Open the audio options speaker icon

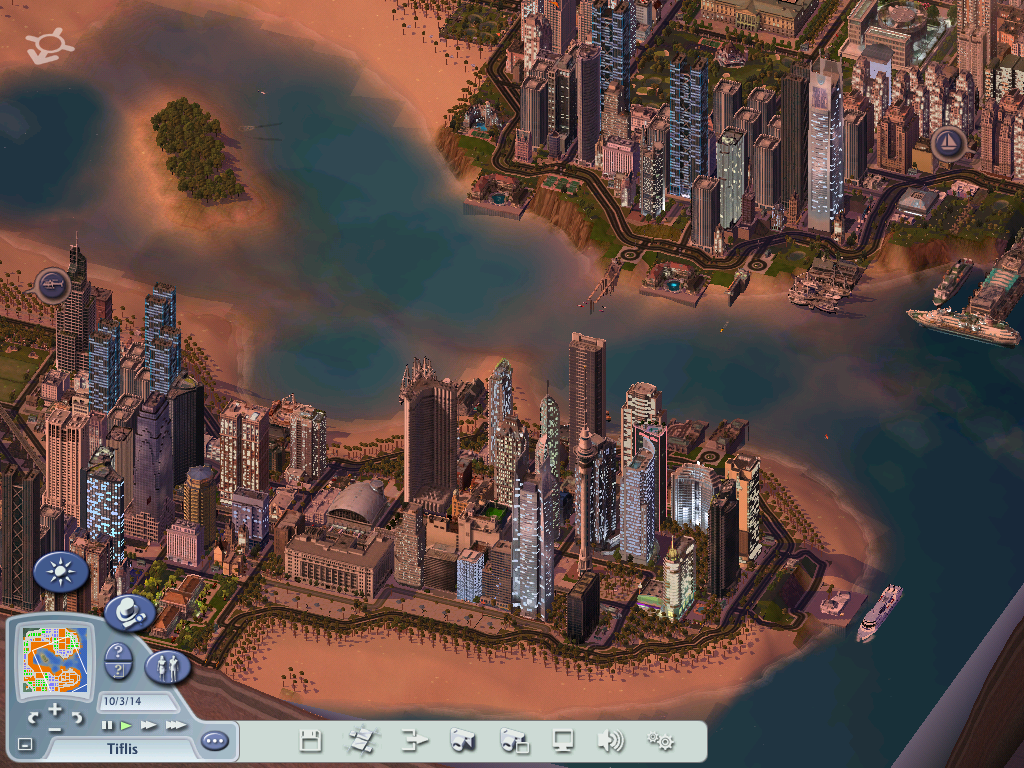(610, 741)
